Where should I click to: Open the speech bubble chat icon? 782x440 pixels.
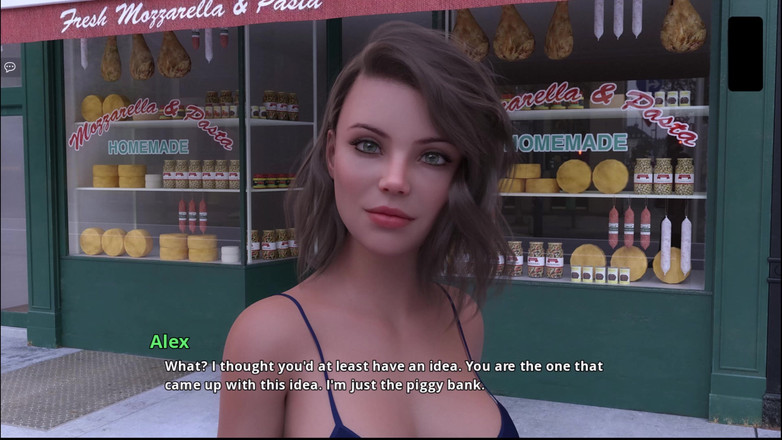[x=10, y=67]
